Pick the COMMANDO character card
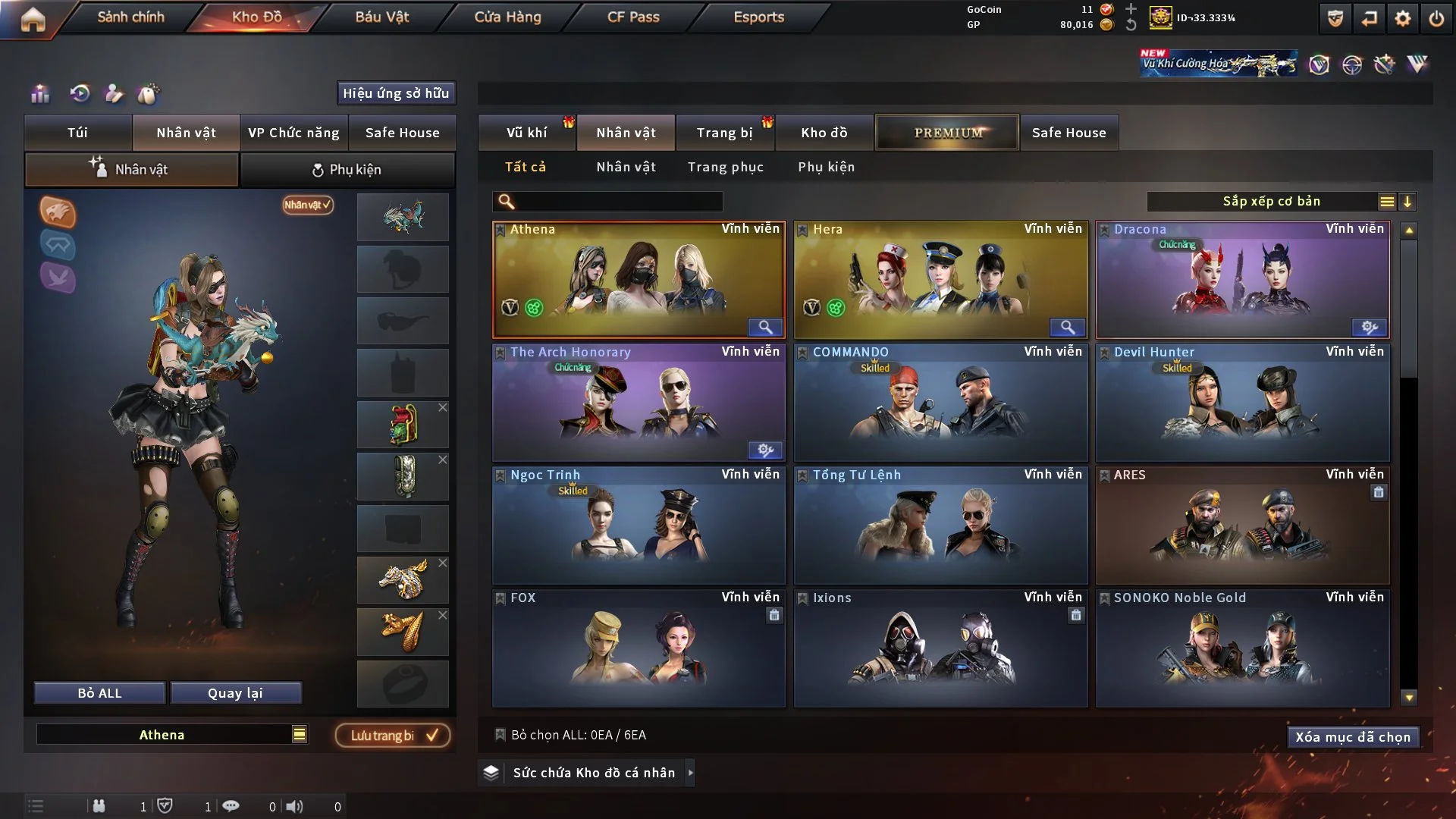Screen dimensions: 1456x819 (x=940, y=402)
